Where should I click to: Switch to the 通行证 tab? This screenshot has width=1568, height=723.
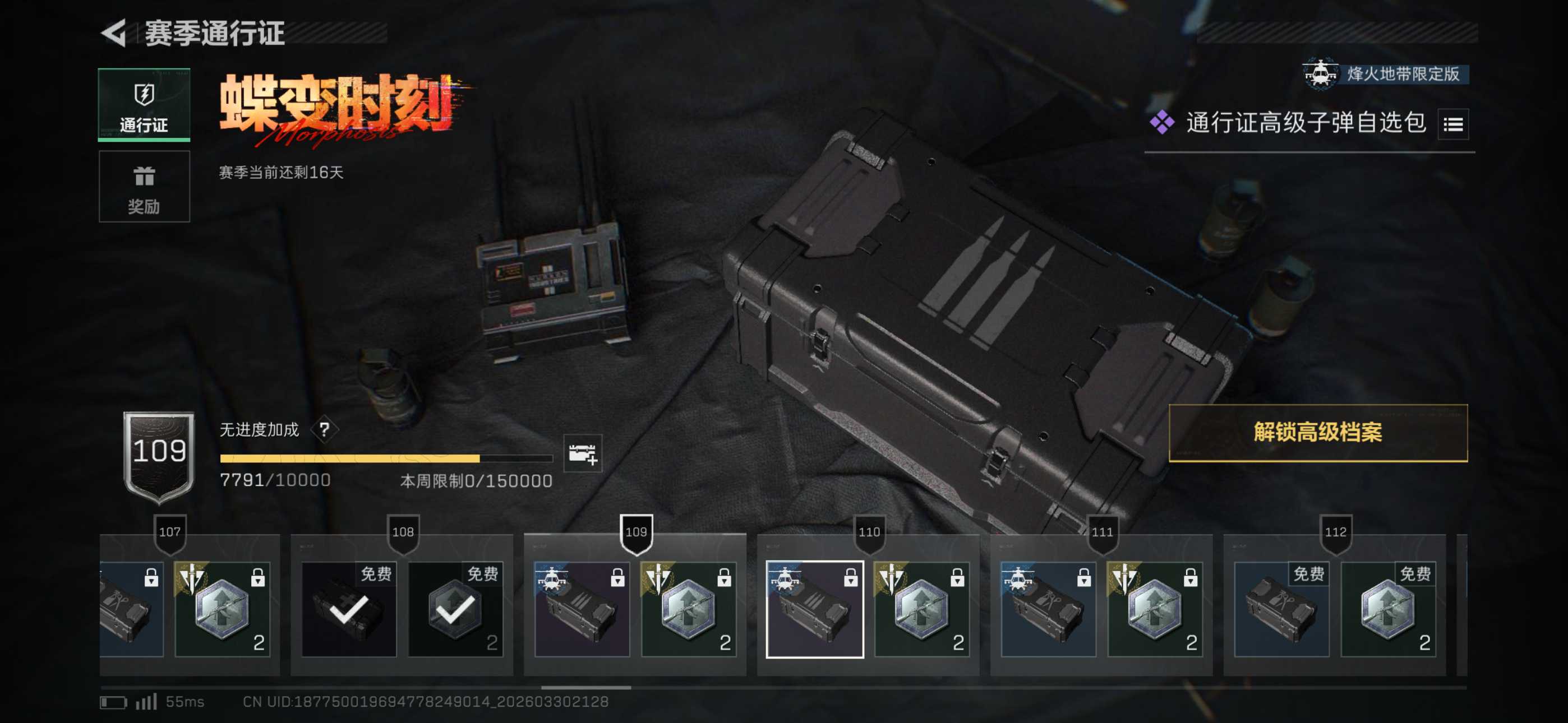pos(144,105)
